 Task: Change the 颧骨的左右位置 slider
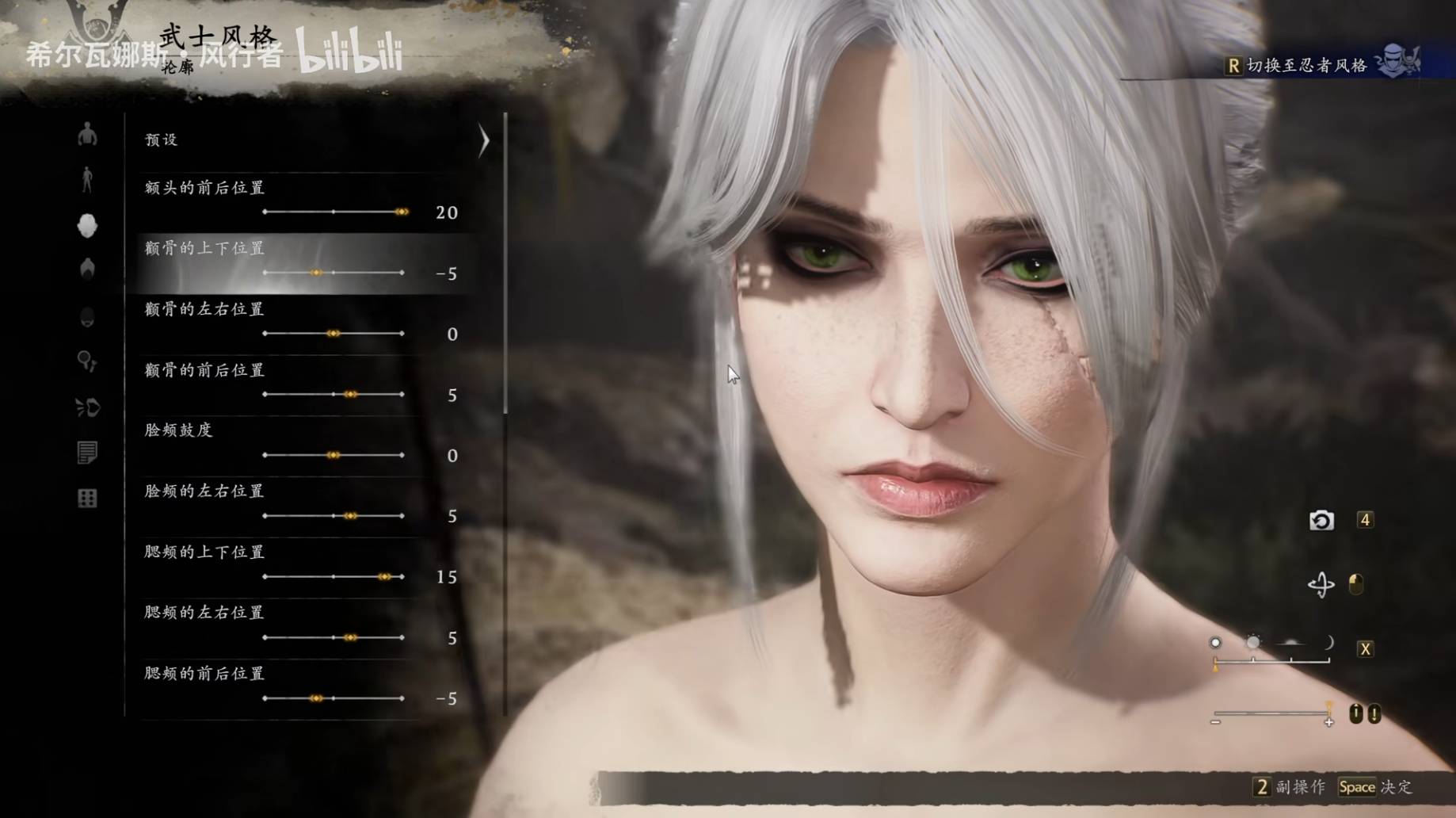[334, 334]
